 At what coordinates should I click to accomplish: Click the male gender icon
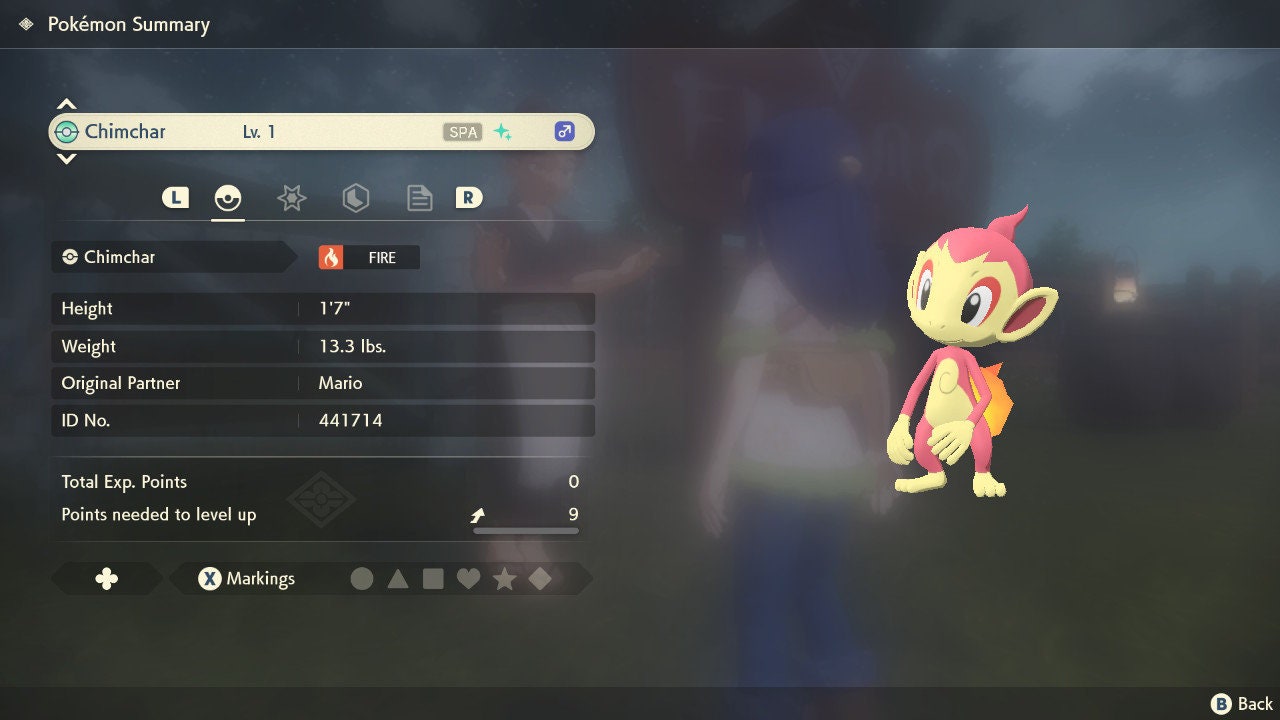point(564,132)
